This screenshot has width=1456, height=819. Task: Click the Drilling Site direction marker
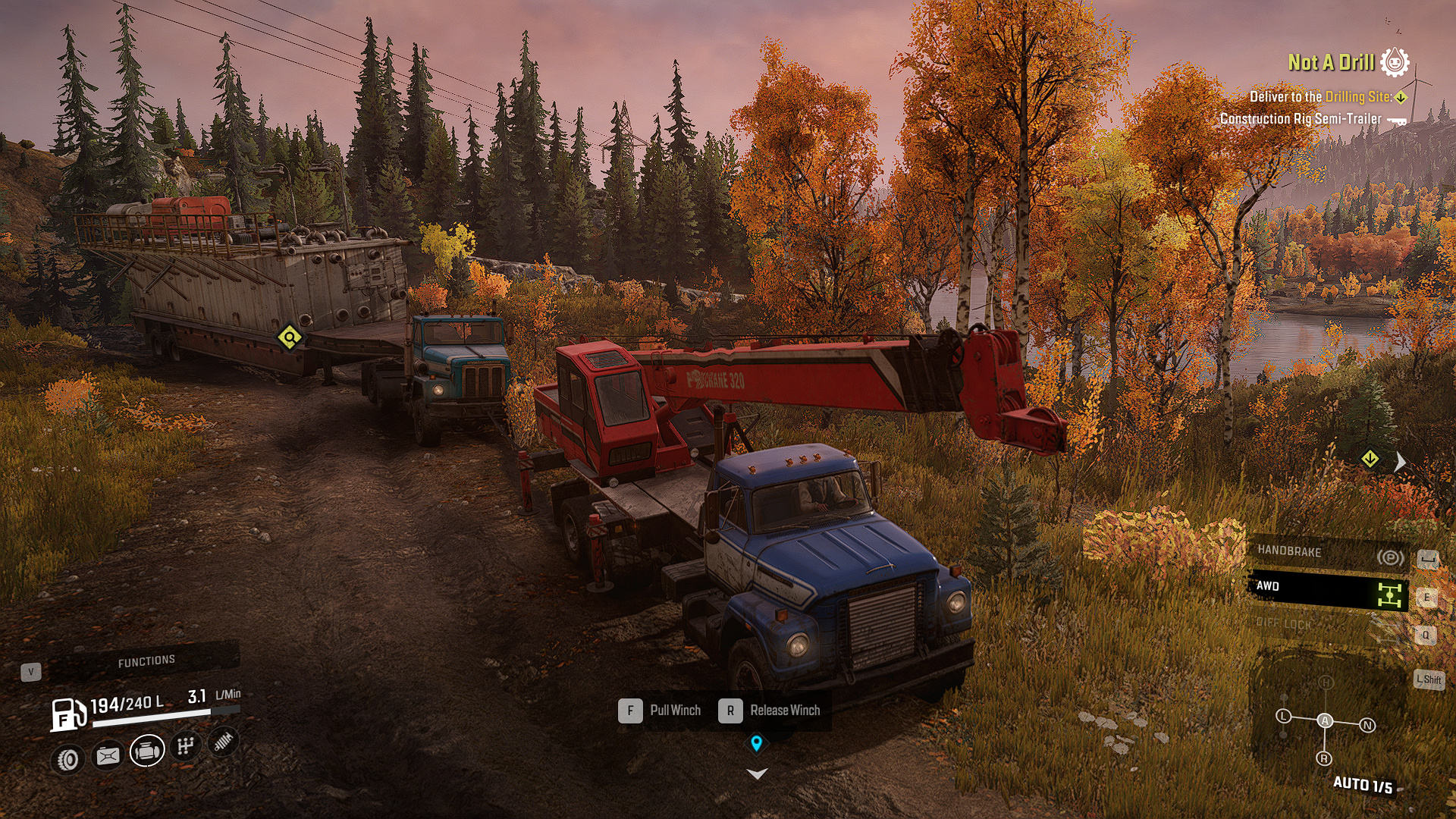coord(1370,459)
